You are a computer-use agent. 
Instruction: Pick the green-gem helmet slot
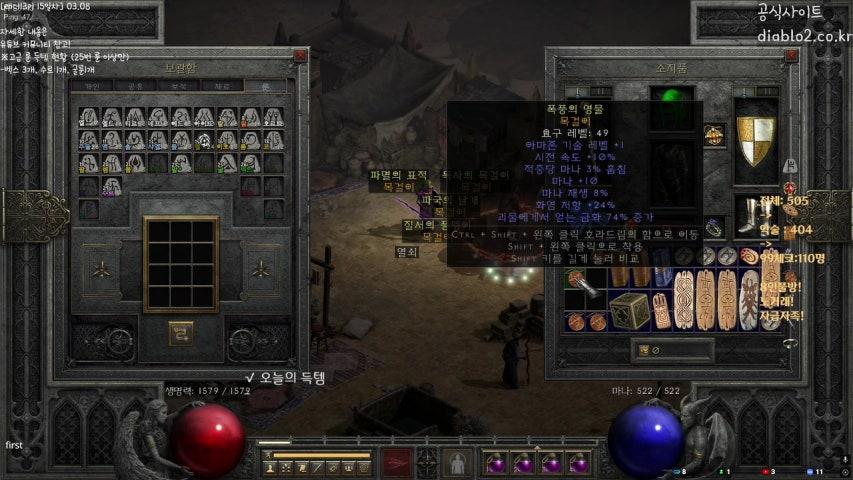[x=670, y=102]
